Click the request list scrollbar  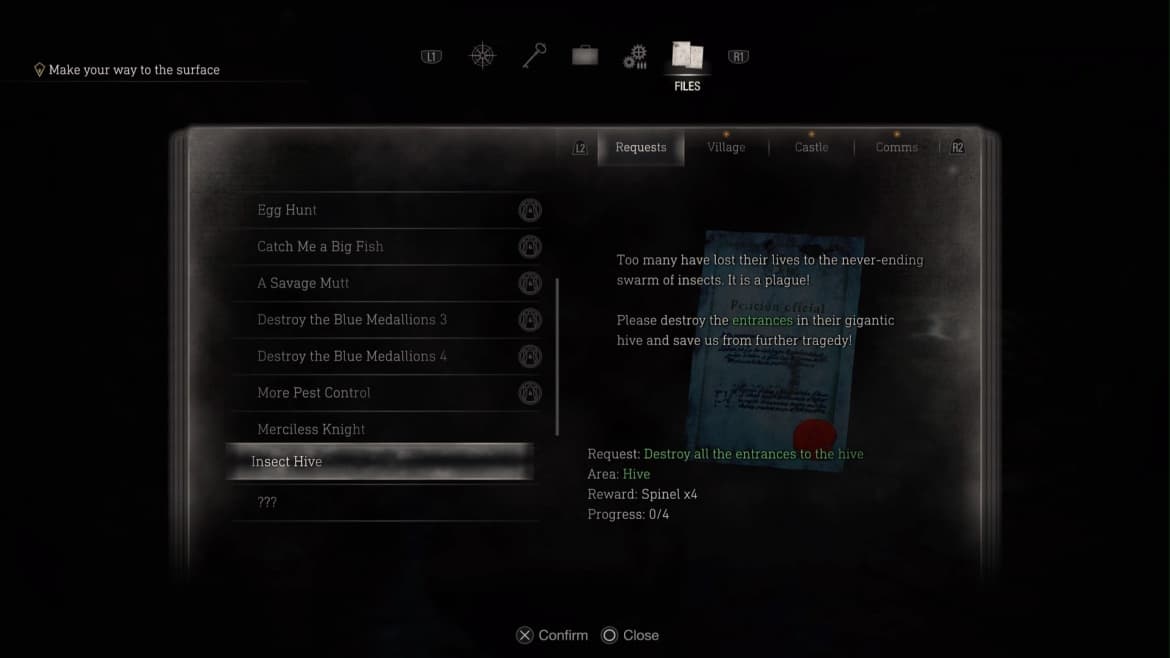557,355
